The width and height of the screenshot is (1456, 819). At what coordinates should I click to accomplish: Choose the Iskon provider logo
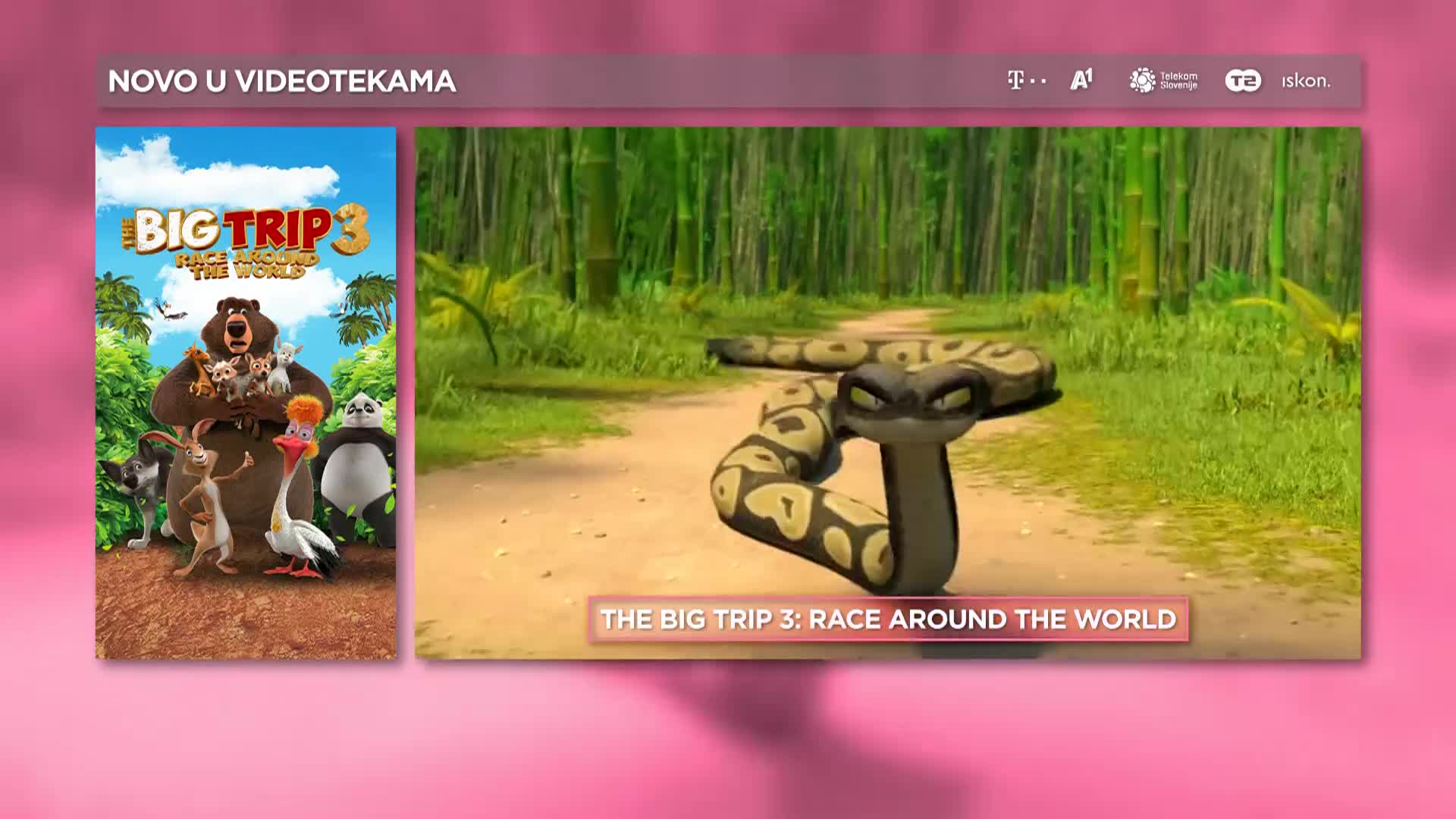(1306, 80)
